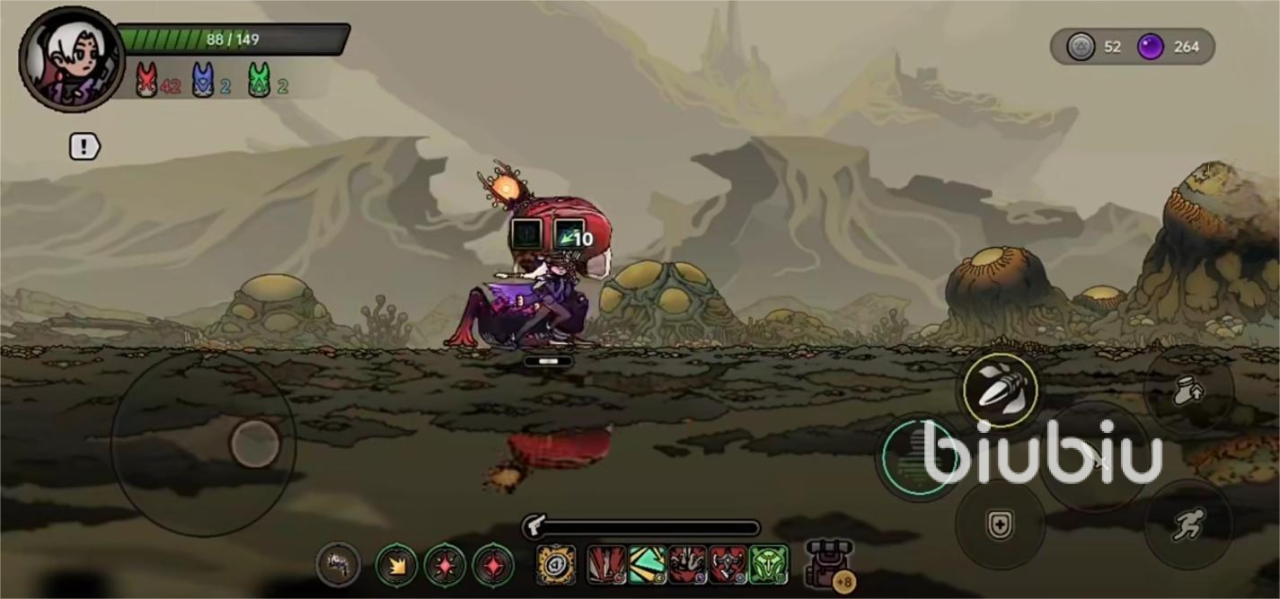The height and width of the screenshot is (599, 1280).
Task: Select the red slash card icon
Action: click(x=606, y=565)
